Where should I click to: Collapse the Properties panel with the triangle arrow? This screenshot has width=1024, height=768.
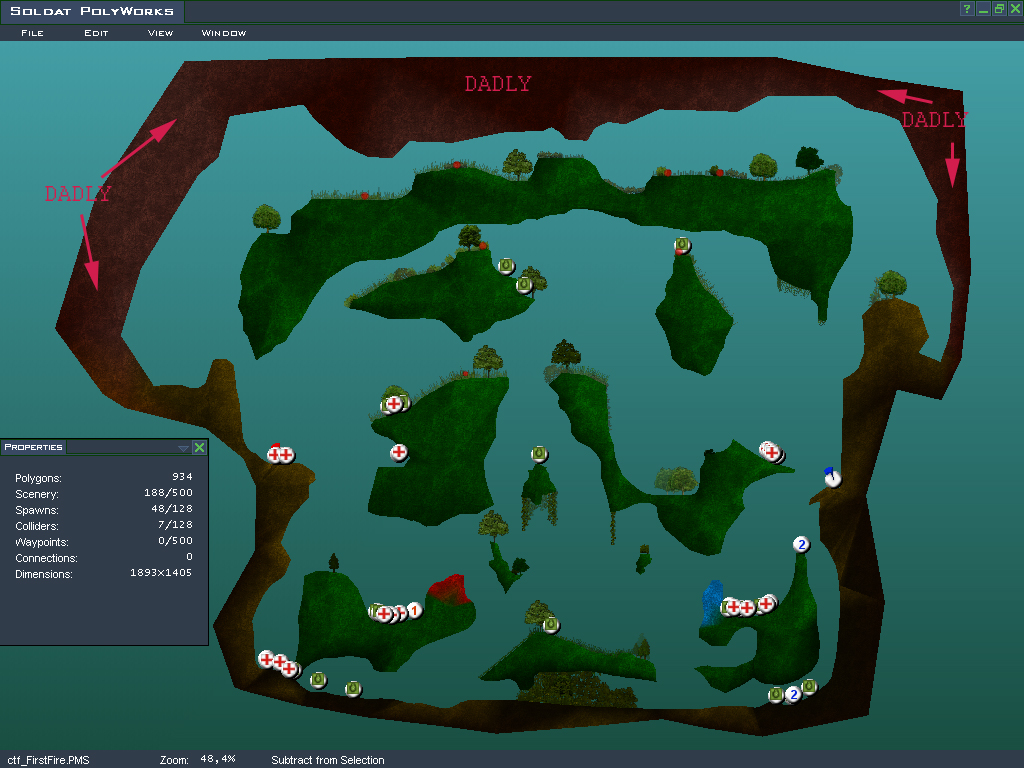pyautogui.click(x=182, y=448)
